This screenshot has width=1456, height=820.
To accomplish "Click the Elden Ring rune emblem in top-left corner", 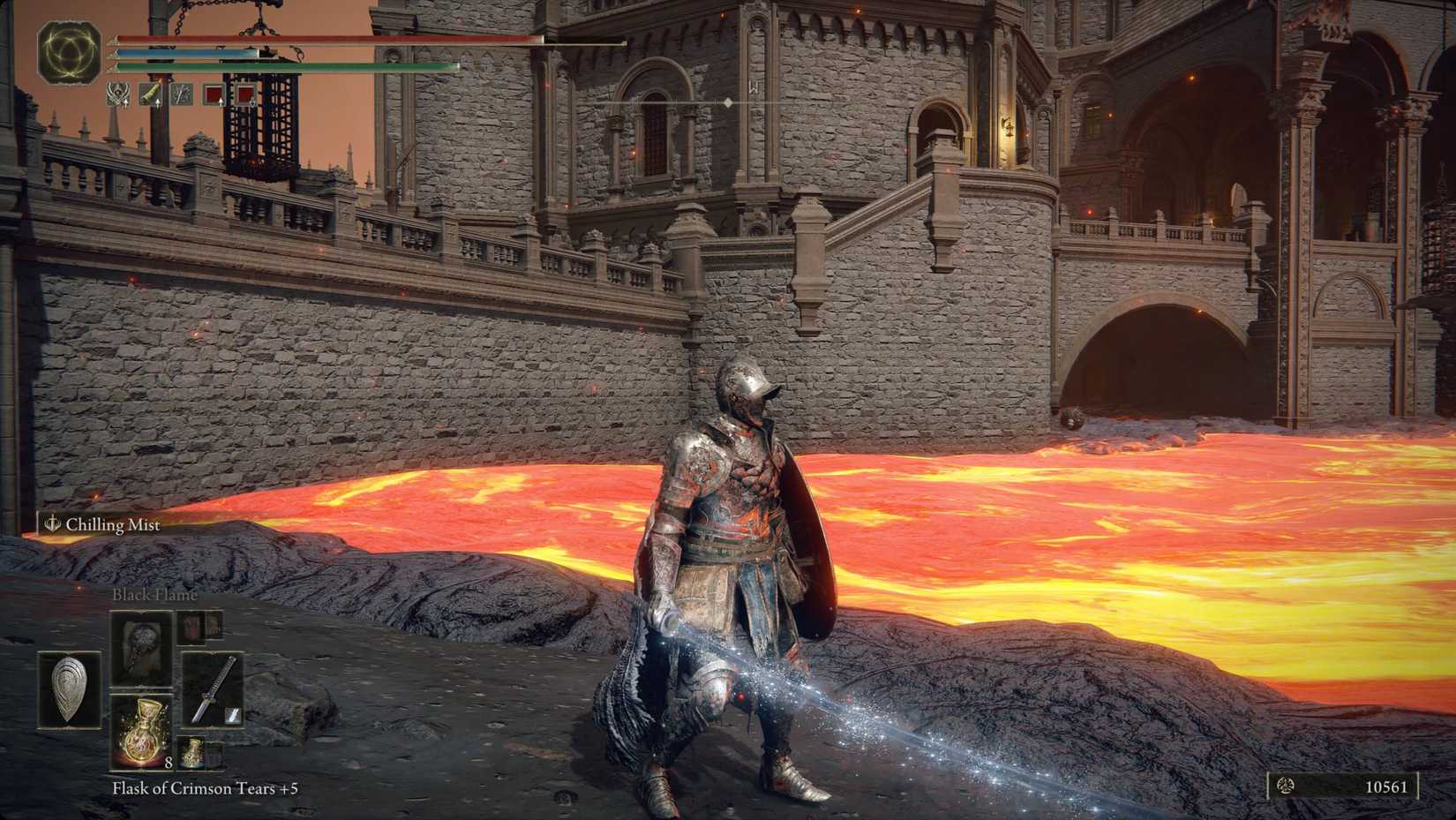I will [71, 55].
